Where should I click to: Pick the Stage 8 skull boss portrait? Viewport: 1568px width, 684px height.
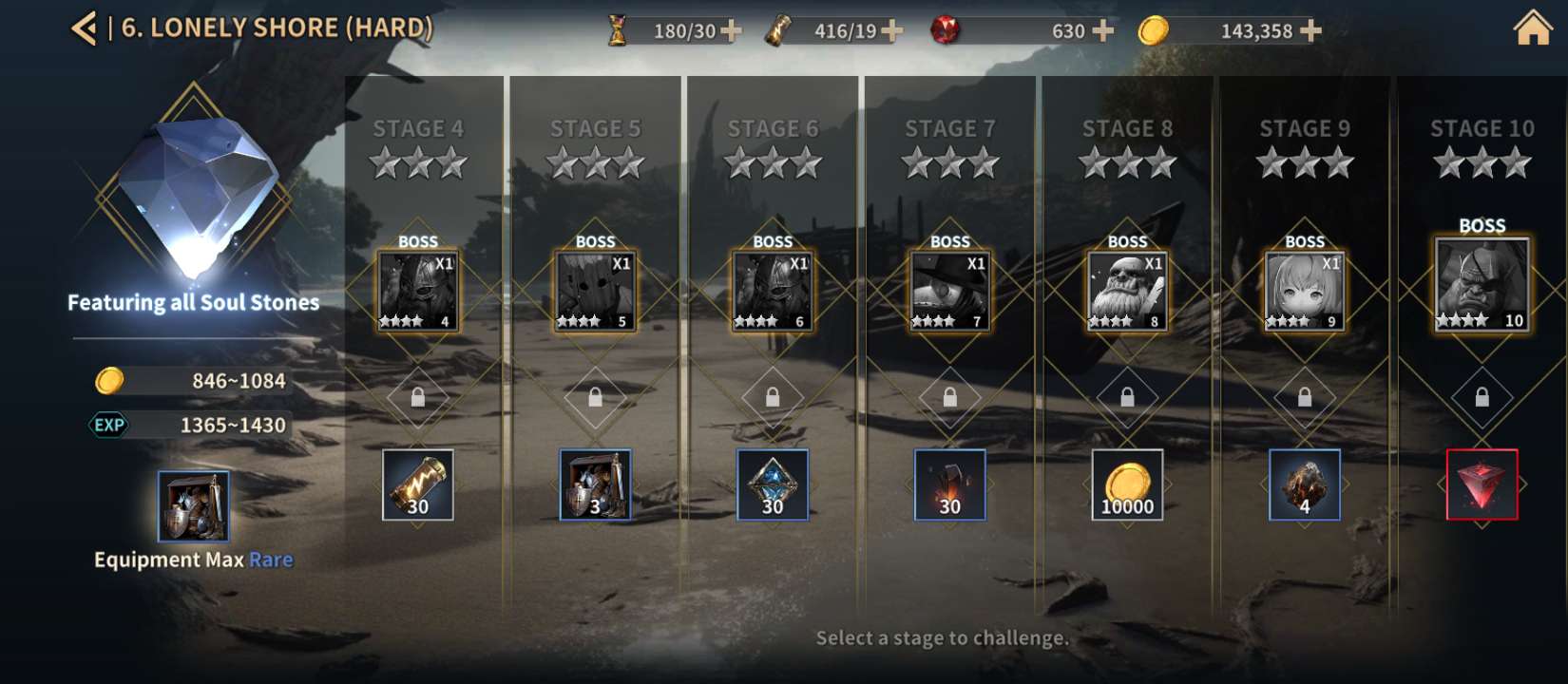pyautogui.click(x=1127, y=291)
